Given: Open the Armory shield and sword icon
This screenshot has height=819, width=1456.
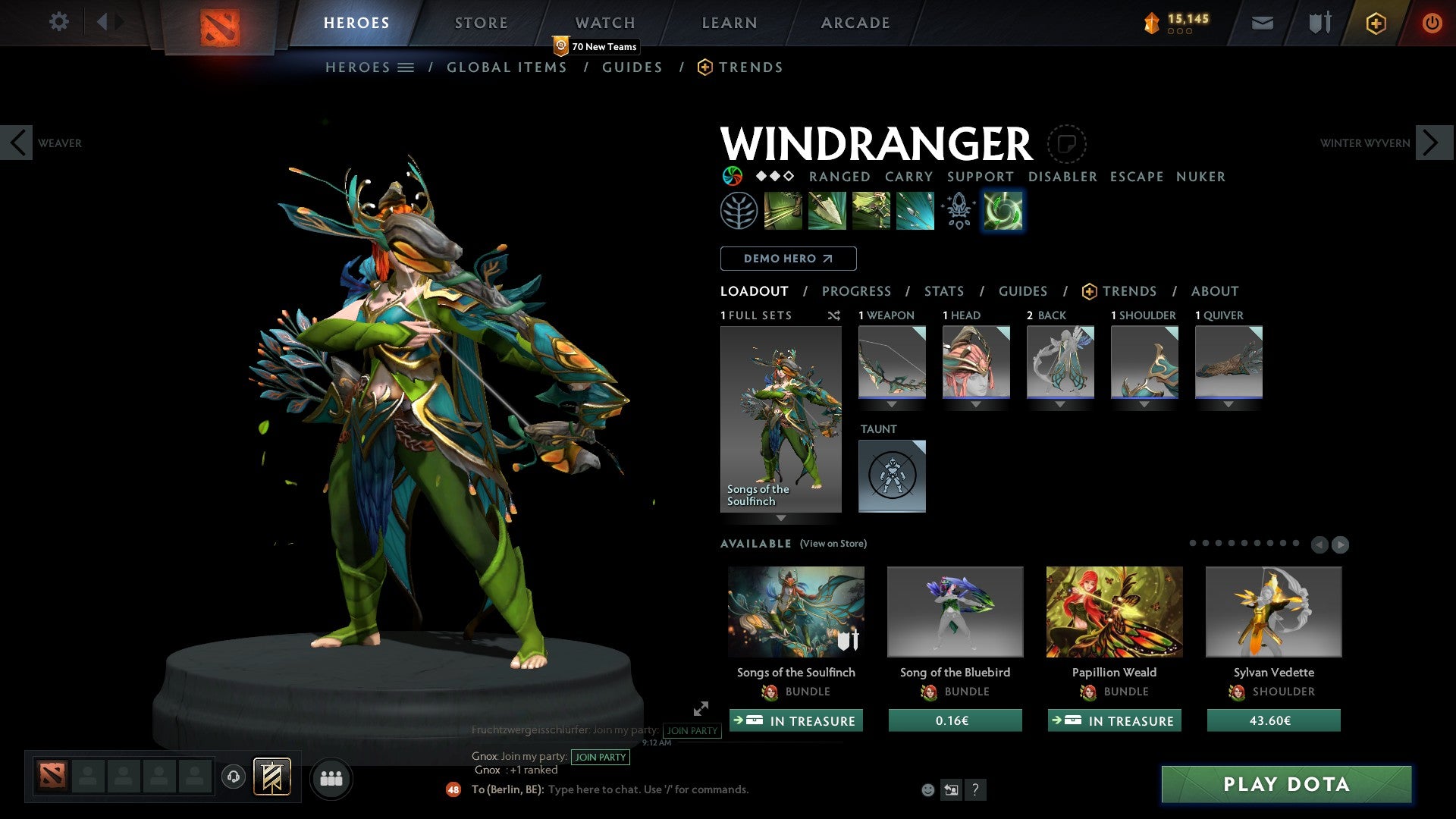Looking at the screenshot, I should tap(1318, 23).
